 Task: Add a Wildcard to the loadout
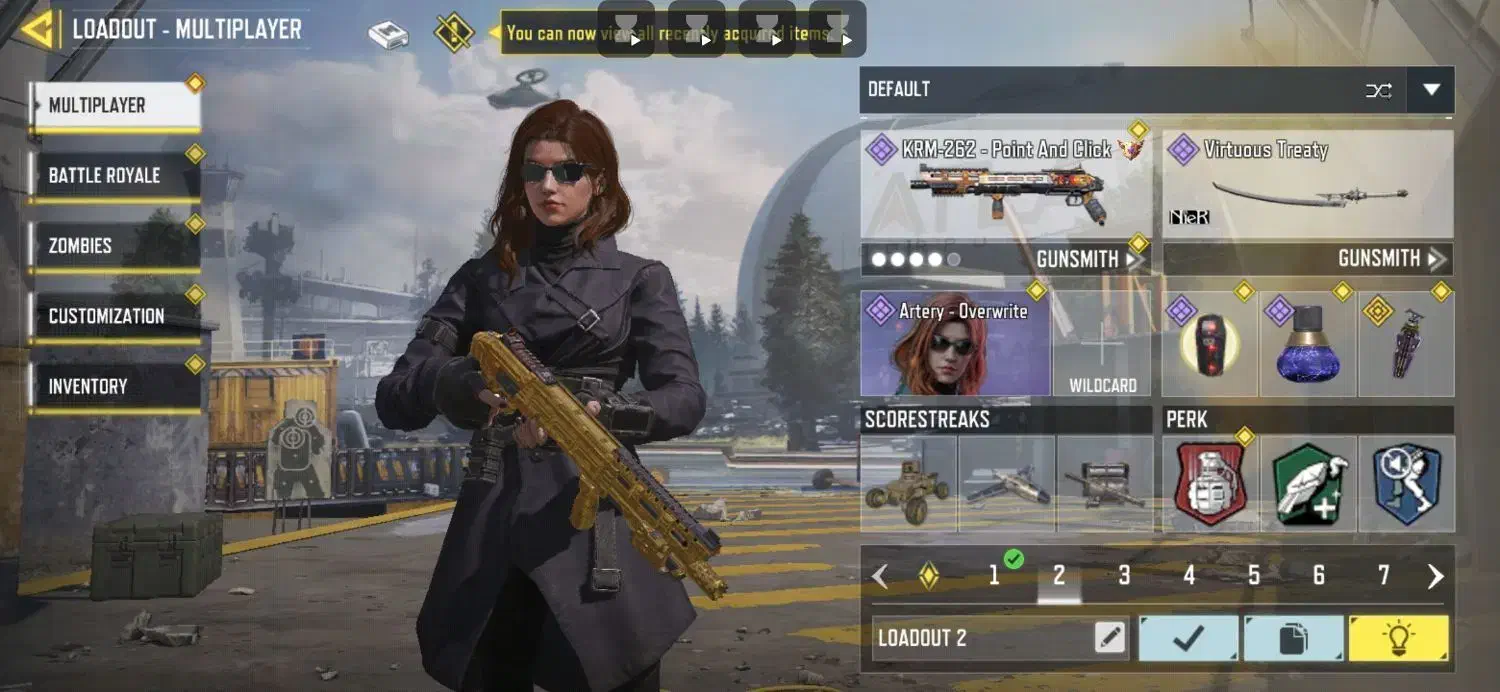pyautogui.click(x=1103, y=346)
